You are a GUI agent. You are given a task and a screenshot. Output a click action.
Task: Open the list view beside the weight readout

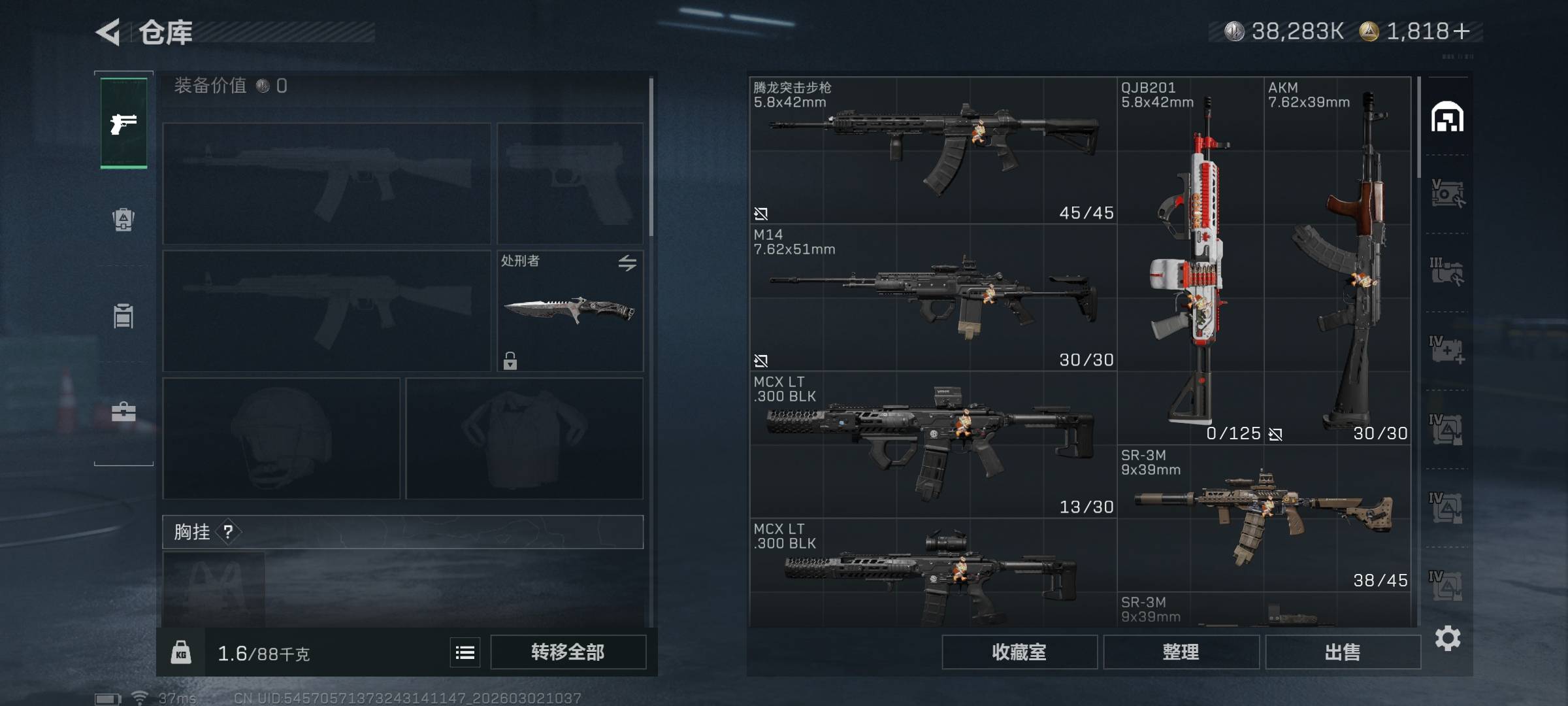[465, 652]
